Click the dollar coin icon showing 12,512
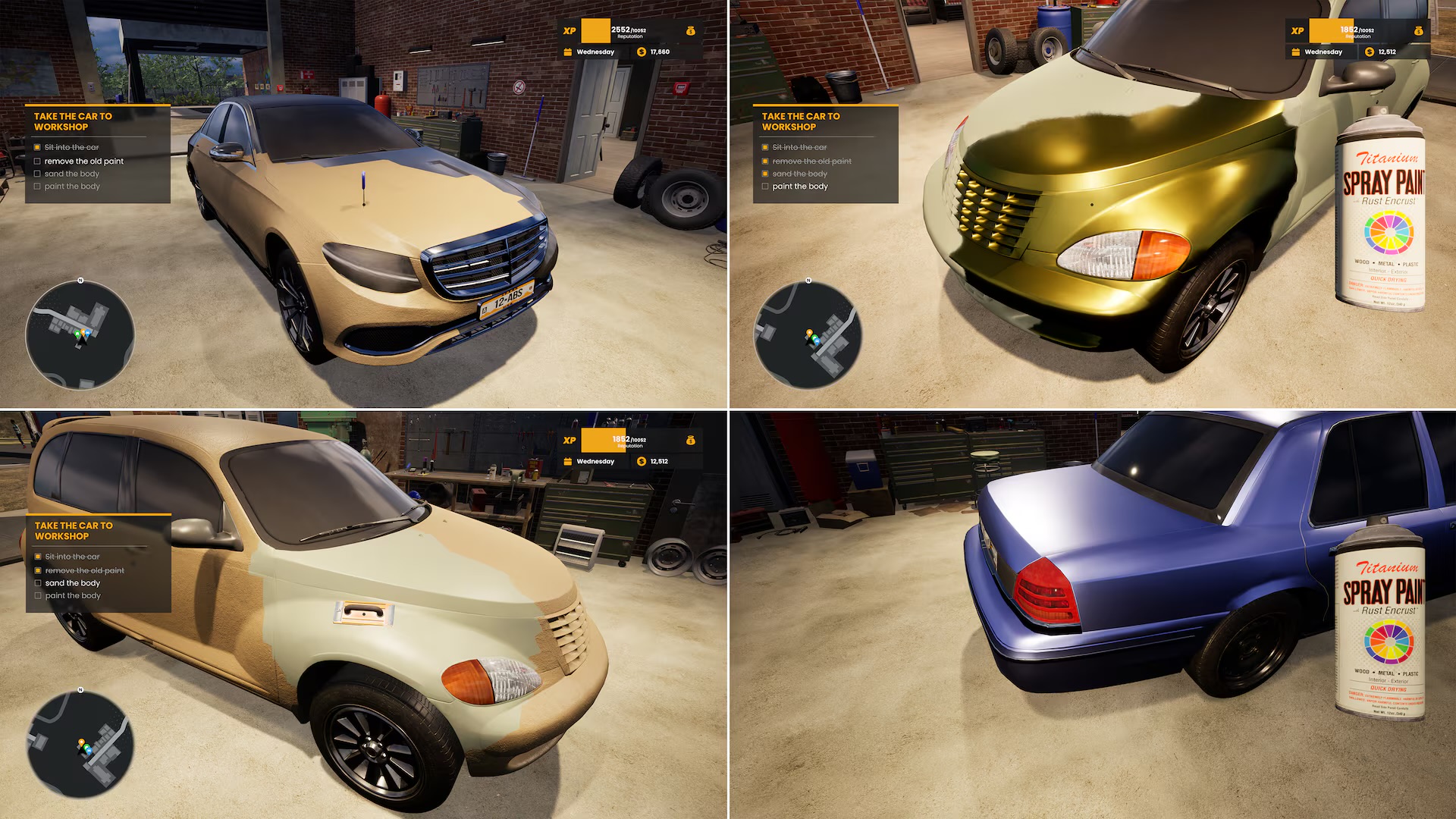This screenshot has height=819, width=1456. tap(1368, 52)
